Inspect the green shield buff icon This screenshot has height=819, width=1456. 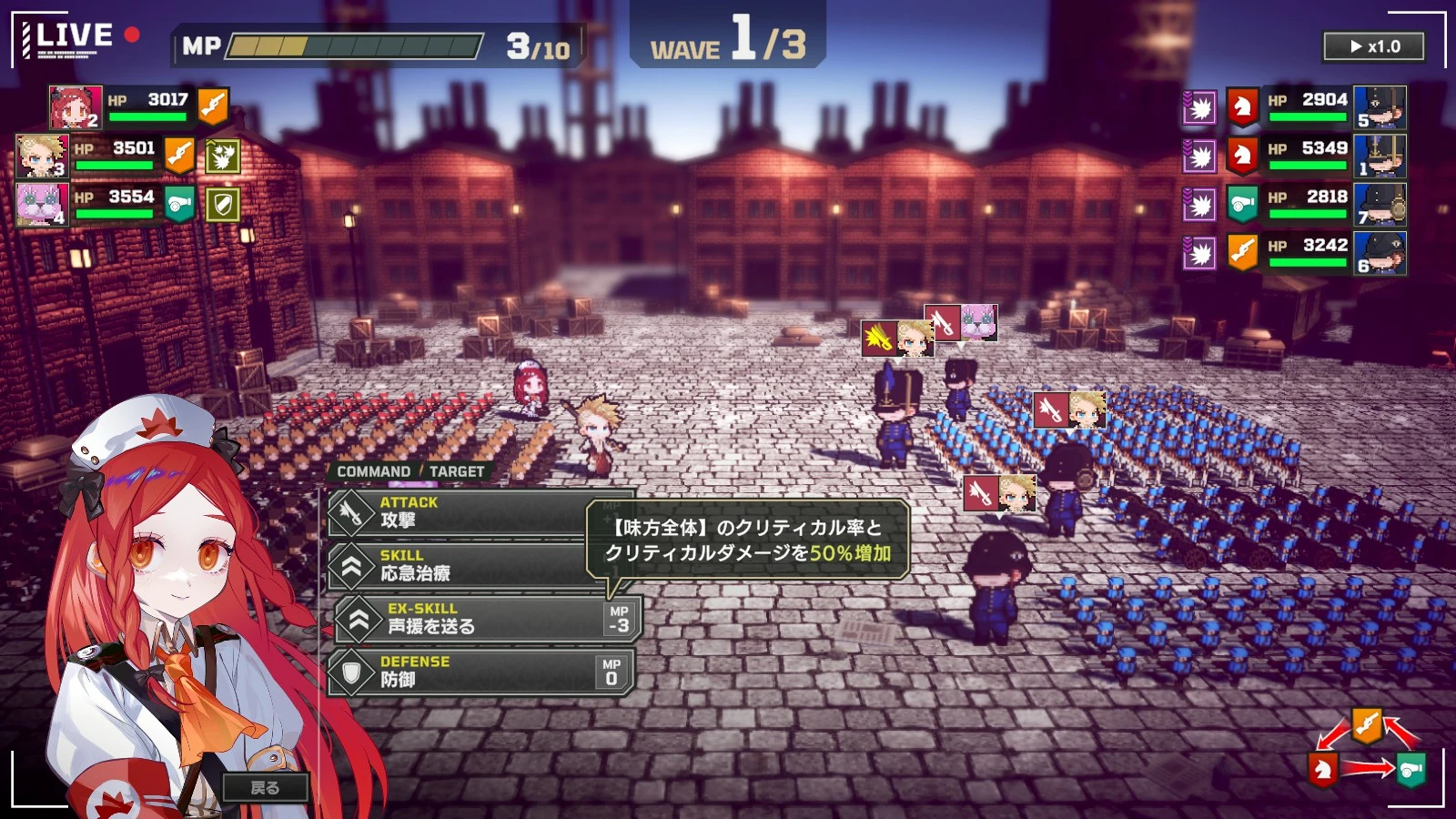pos(222,205)
